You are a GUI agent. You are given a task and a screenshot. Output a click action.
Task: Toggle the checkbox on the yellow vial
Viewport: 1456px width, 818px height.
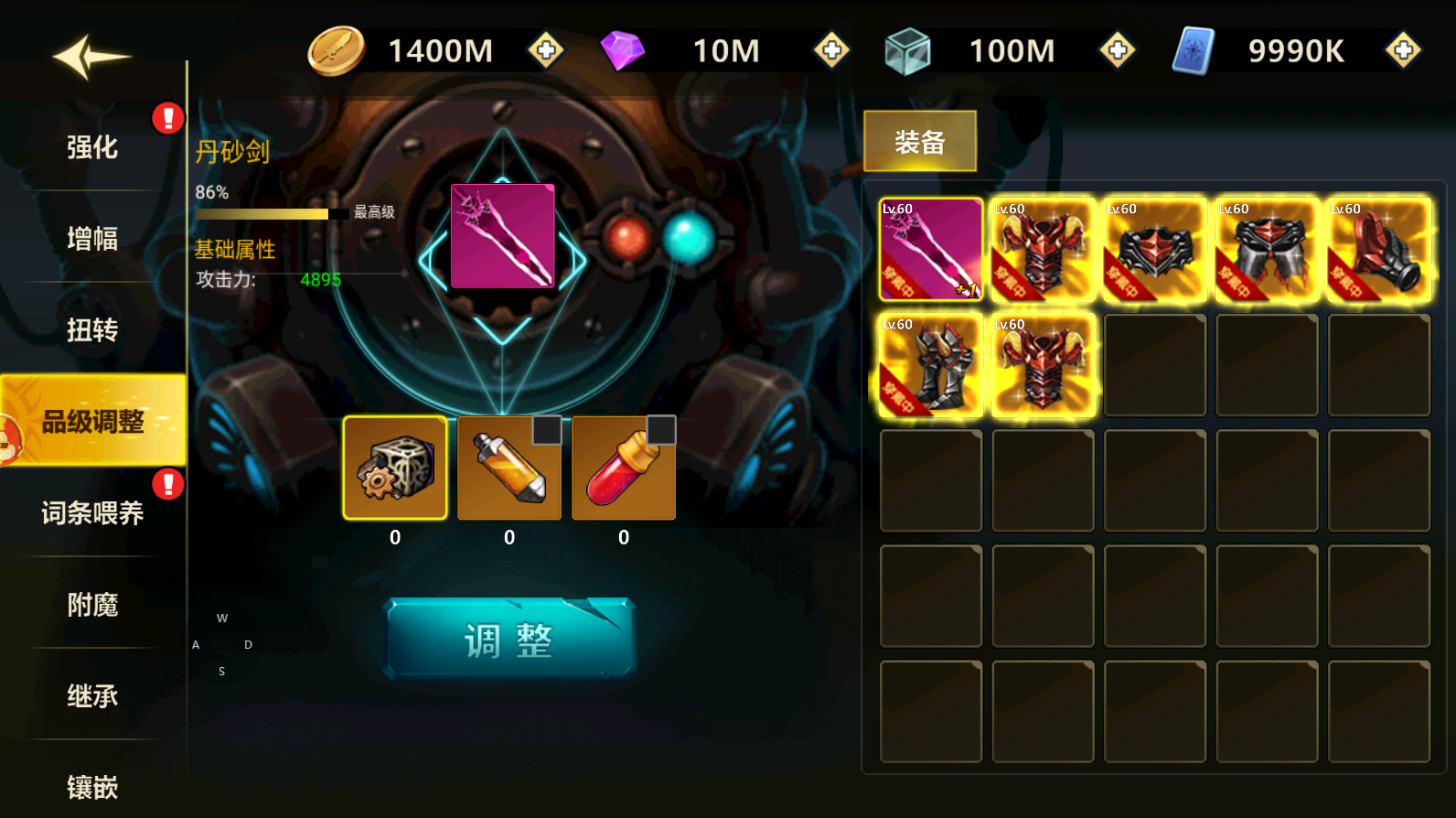coord(546,430)
